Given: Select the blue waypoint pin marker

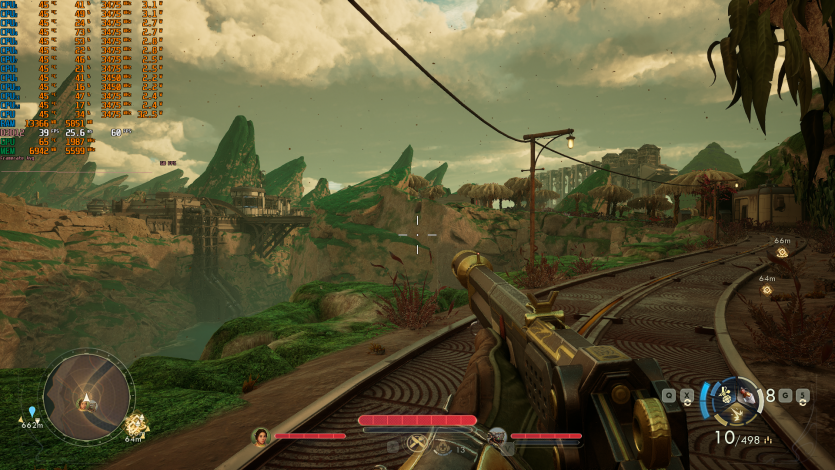Looking at the screenshot, I should point(32,411).
